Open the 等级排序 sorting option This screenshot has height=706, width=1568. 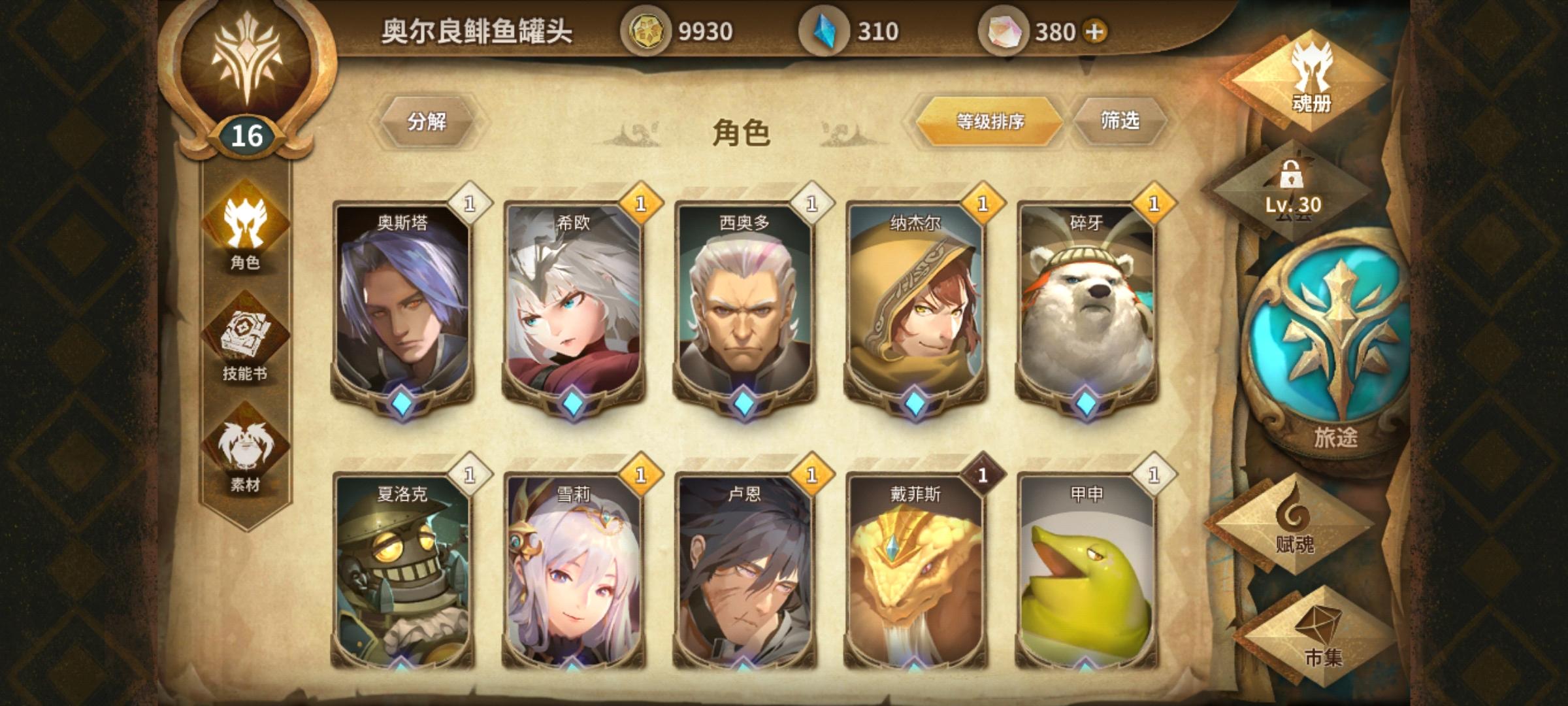point(990,122)
